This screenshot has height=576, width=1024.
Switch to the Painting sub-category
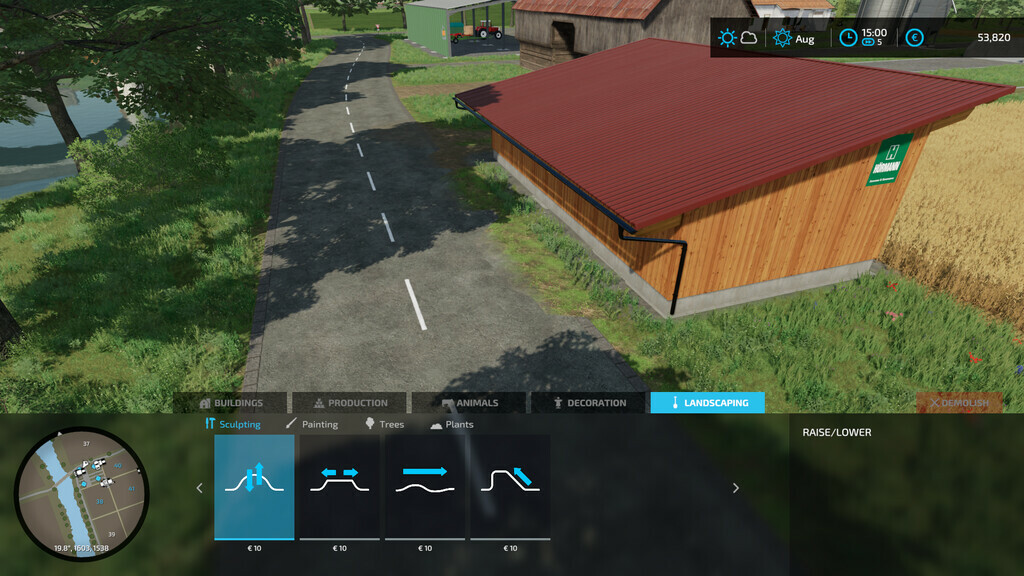pyautogui.click(x=312, y=424)
